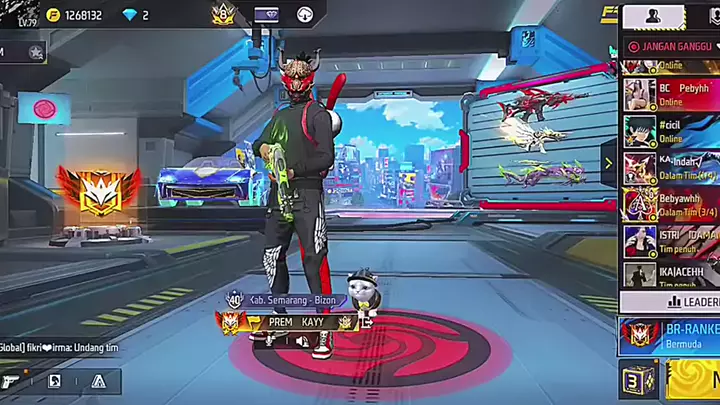Toggle the speaker icon under PREM KAYY
Screen dimensions: 720x405
pos(301,341)
